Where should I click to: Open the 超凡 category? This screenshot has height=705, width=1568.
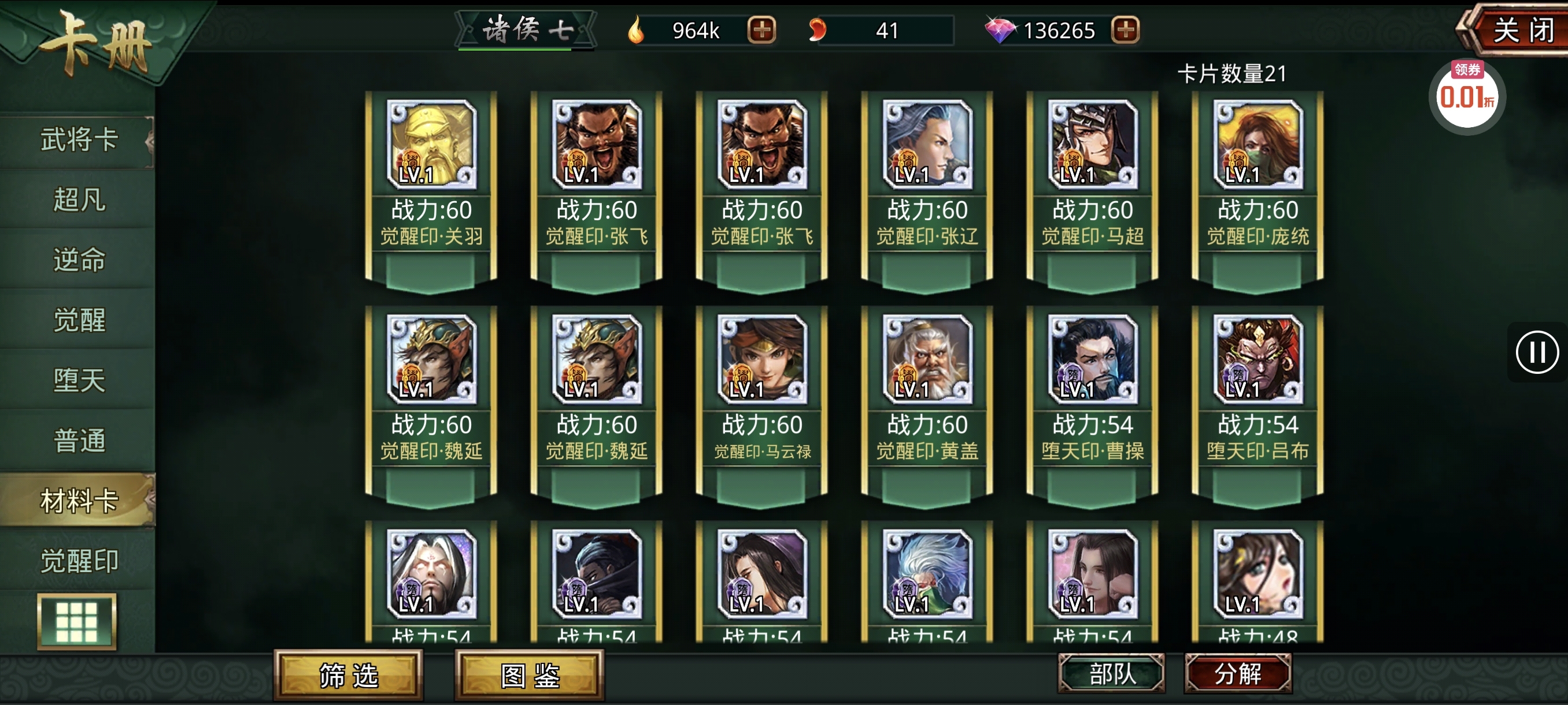pos(79,199)
